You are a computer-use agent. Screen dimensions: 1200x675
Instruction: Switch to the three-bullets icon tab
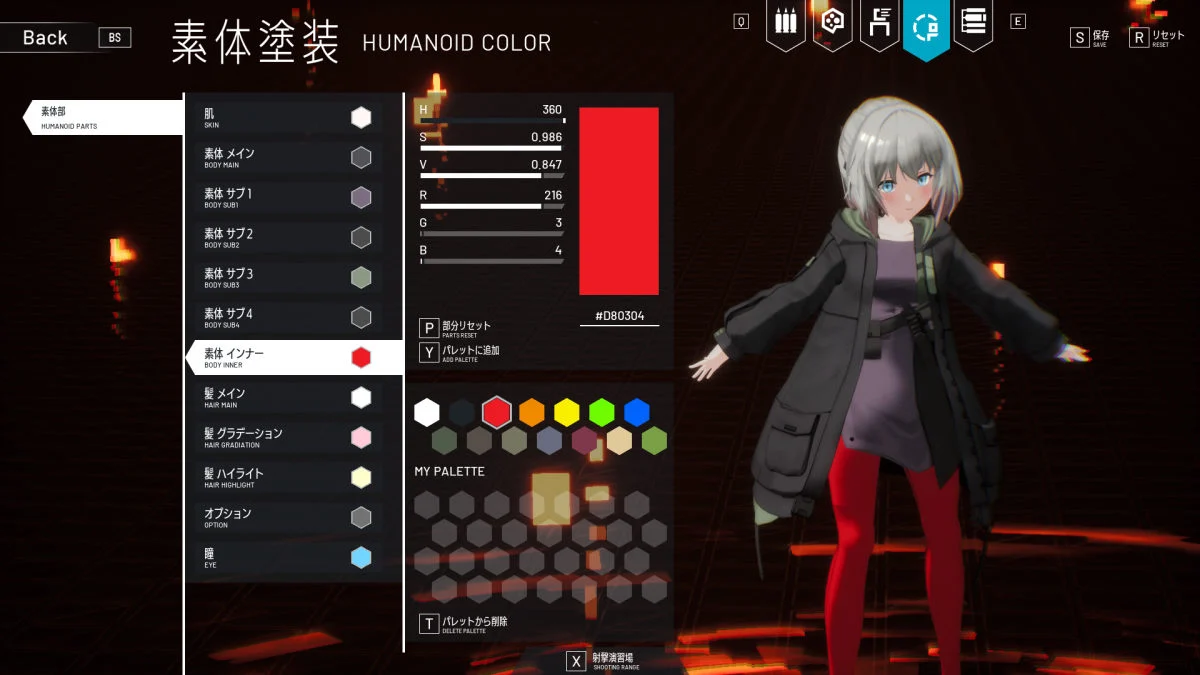[785, 24]
